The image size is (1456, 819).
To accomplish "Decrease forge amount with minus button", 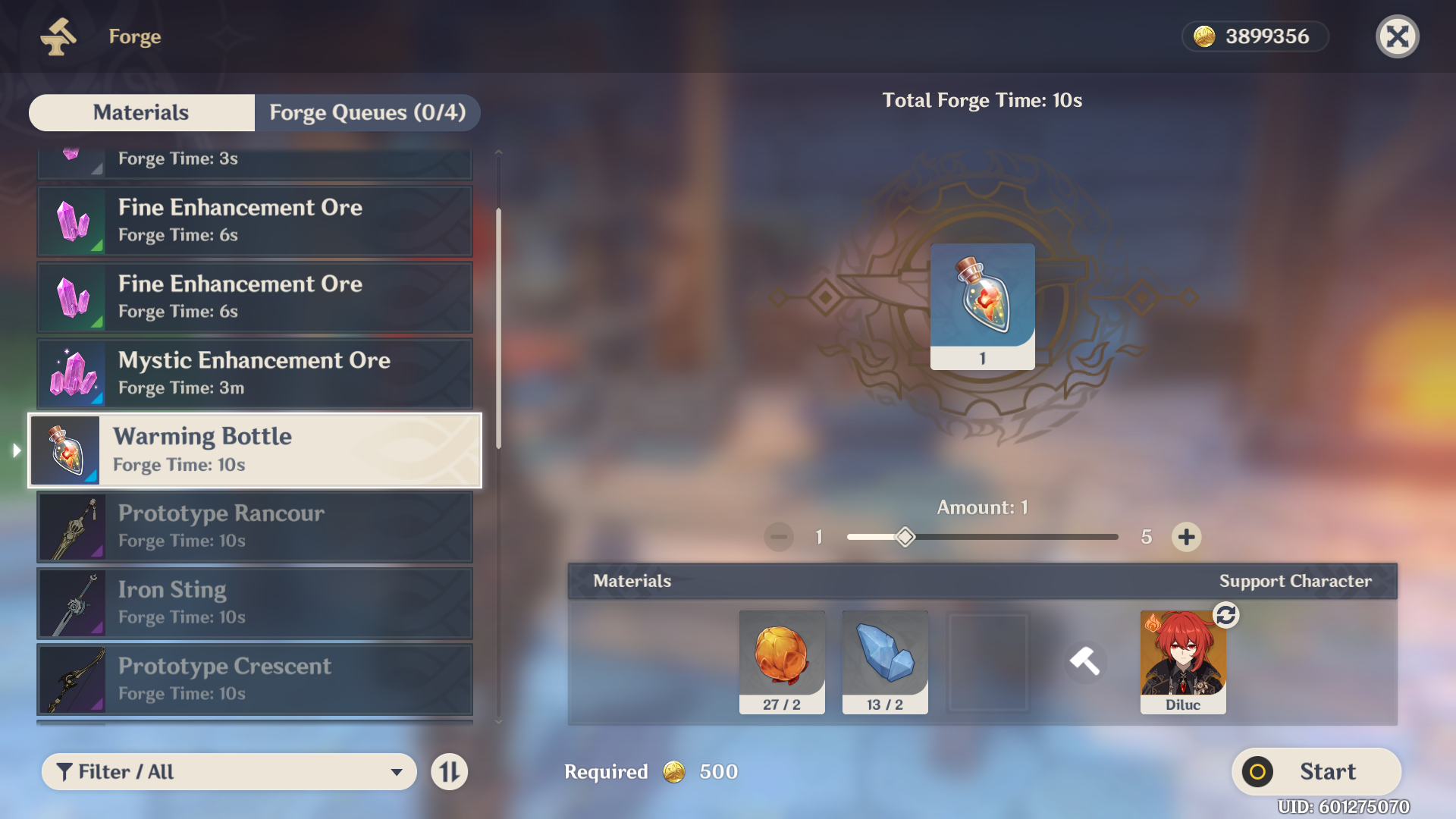I will coord(779,537).
